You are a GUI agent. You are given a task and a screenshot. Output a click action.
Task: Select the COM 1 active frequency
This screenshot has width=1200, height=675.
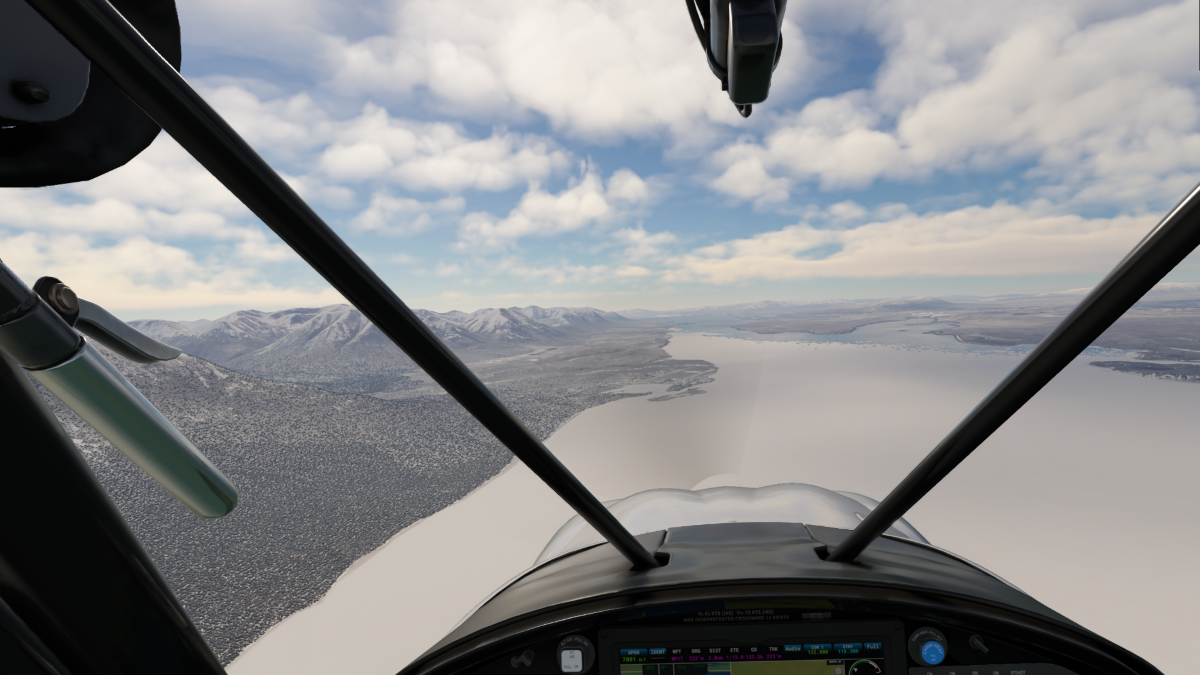[x=818, y=650]
